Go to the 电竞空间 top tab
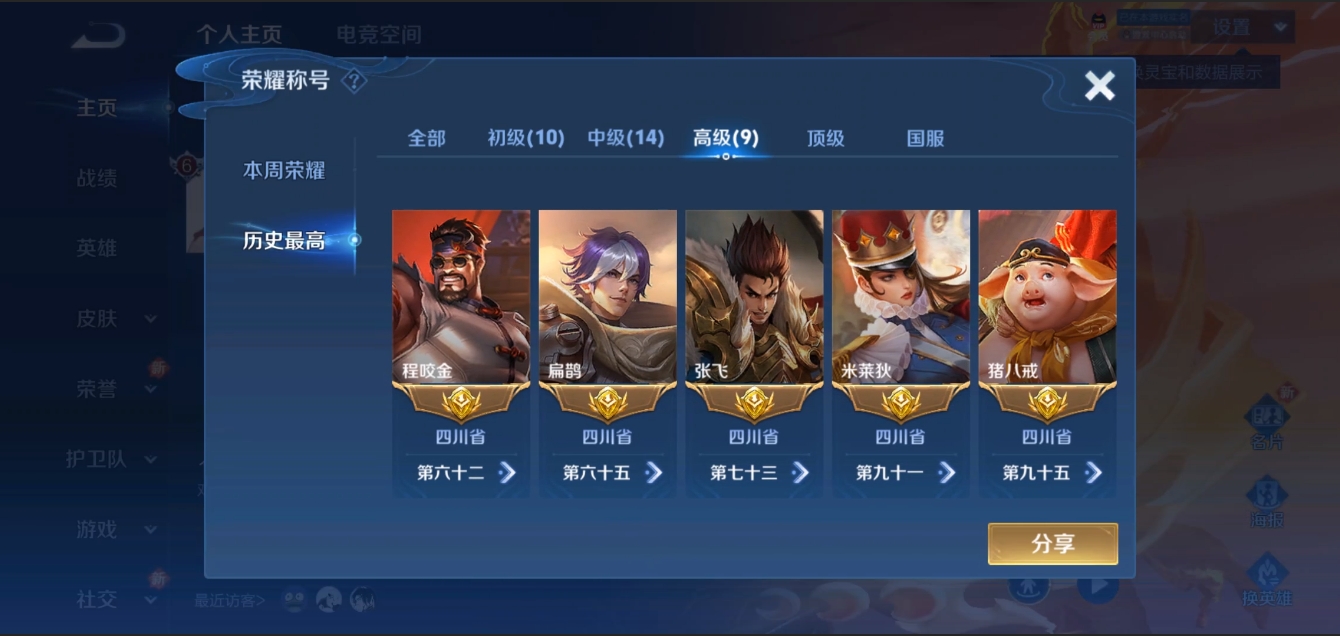 (x=379, y=35)
